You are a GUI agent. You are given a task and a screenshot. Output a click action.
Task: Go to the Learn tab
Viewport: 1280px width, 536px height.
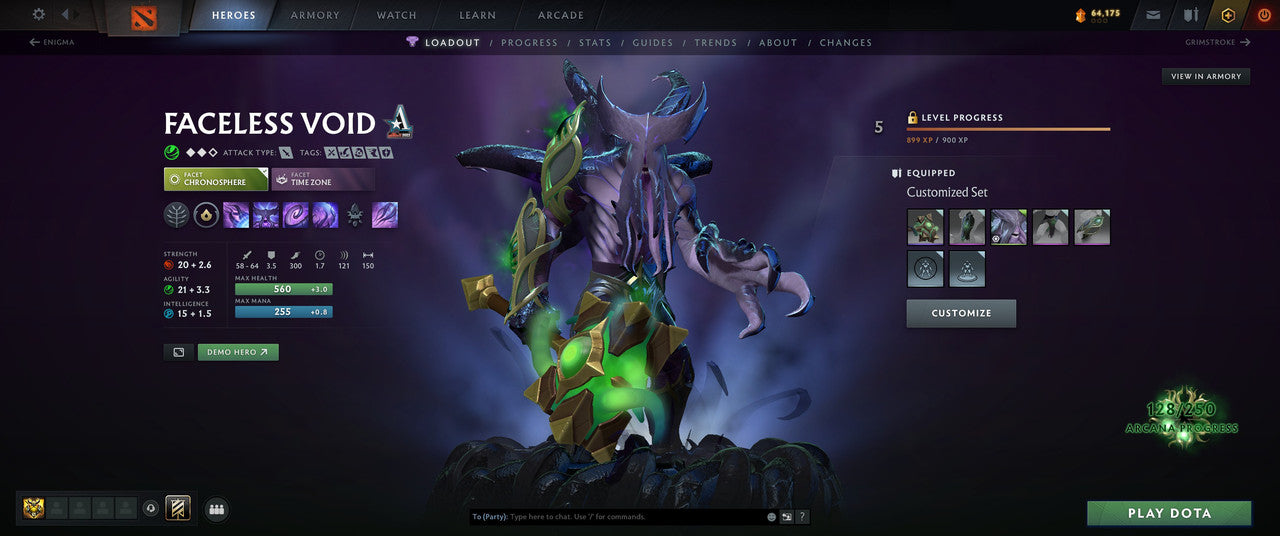[477, 15]
